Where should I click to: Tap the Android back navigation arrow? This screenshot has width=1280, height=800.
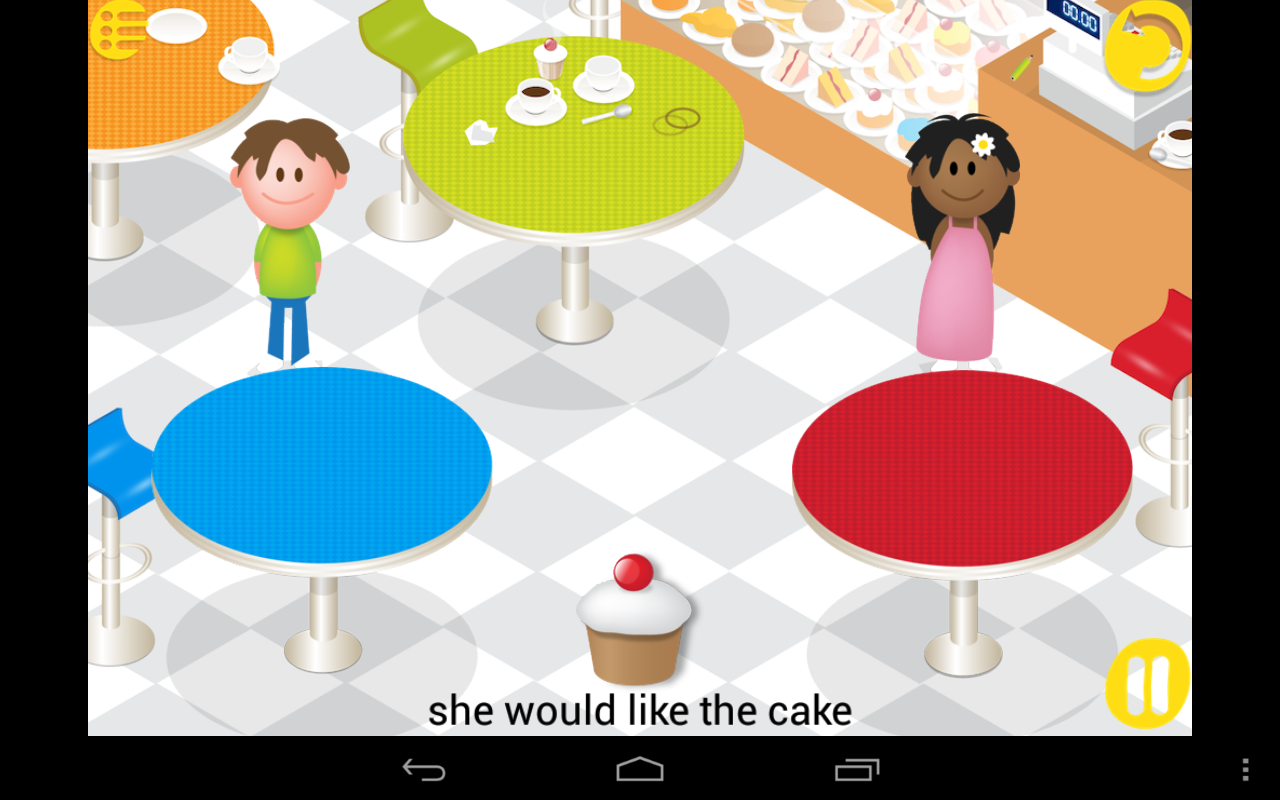[424, 769]
